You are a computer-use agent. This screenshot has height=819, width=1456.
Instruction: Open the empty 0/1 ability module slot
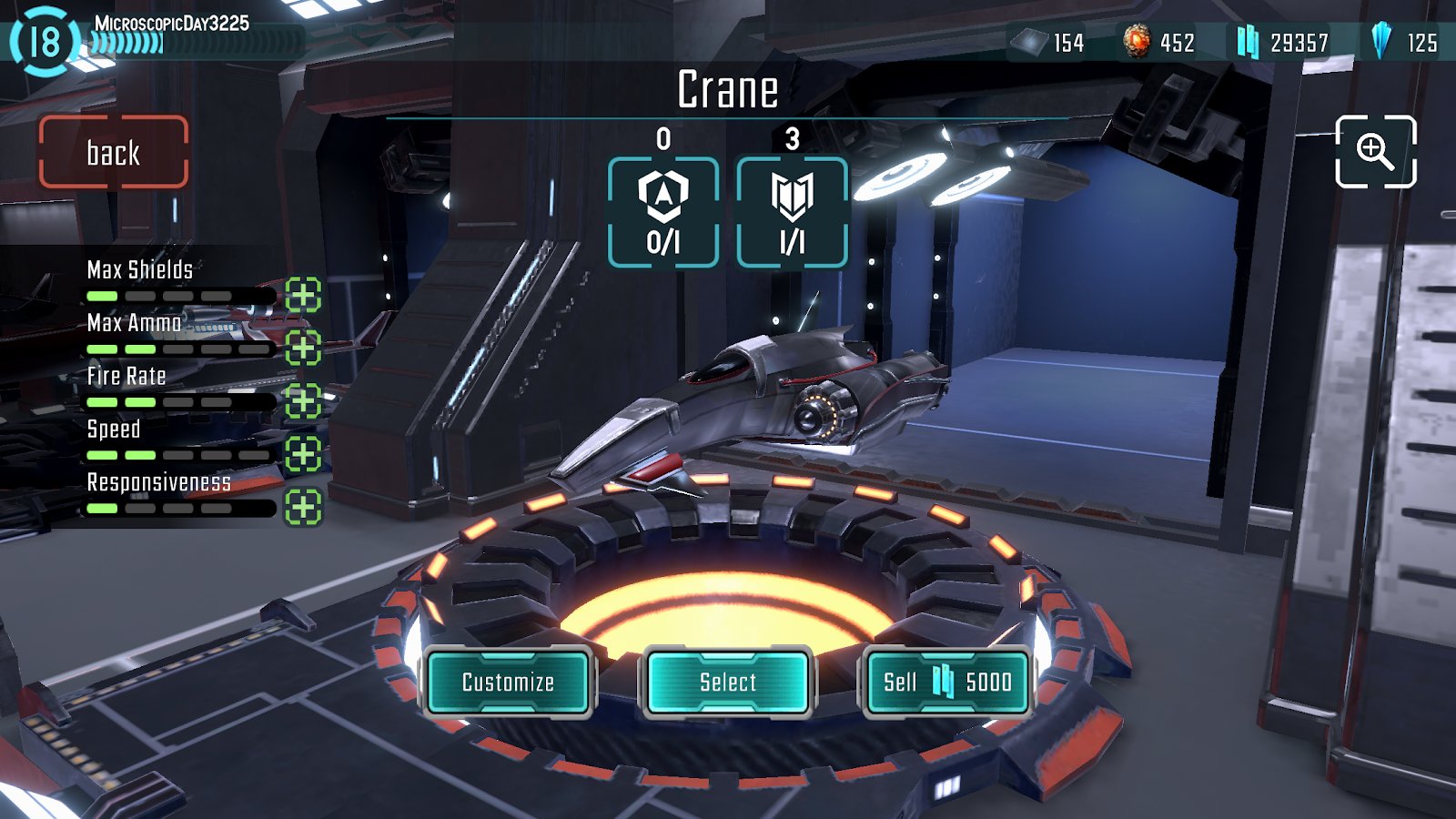(663, 212)
